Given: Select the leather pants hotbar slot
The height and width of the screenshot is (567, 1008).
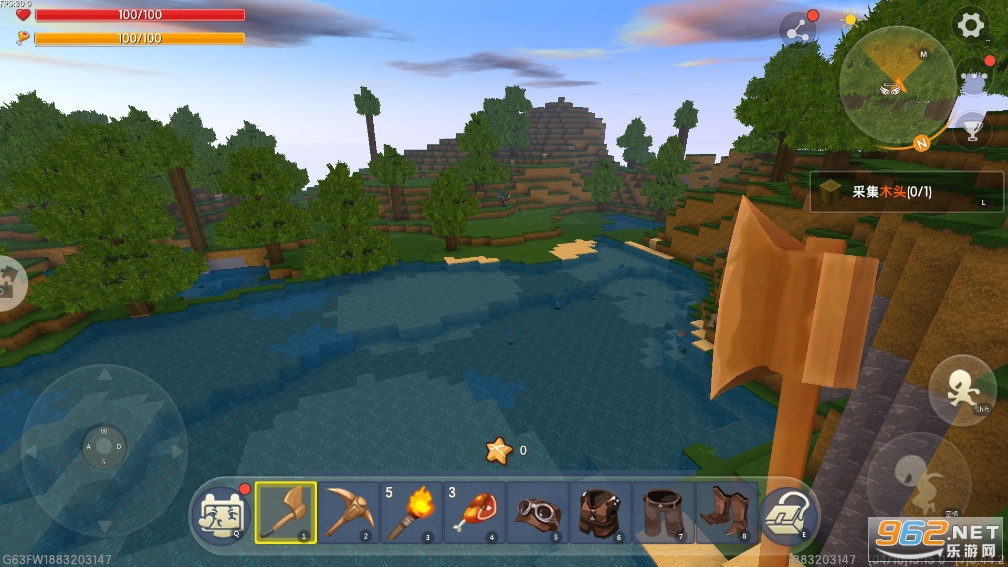Looking at the screenshot, I should pyautogui.click(x=663, y=512).
